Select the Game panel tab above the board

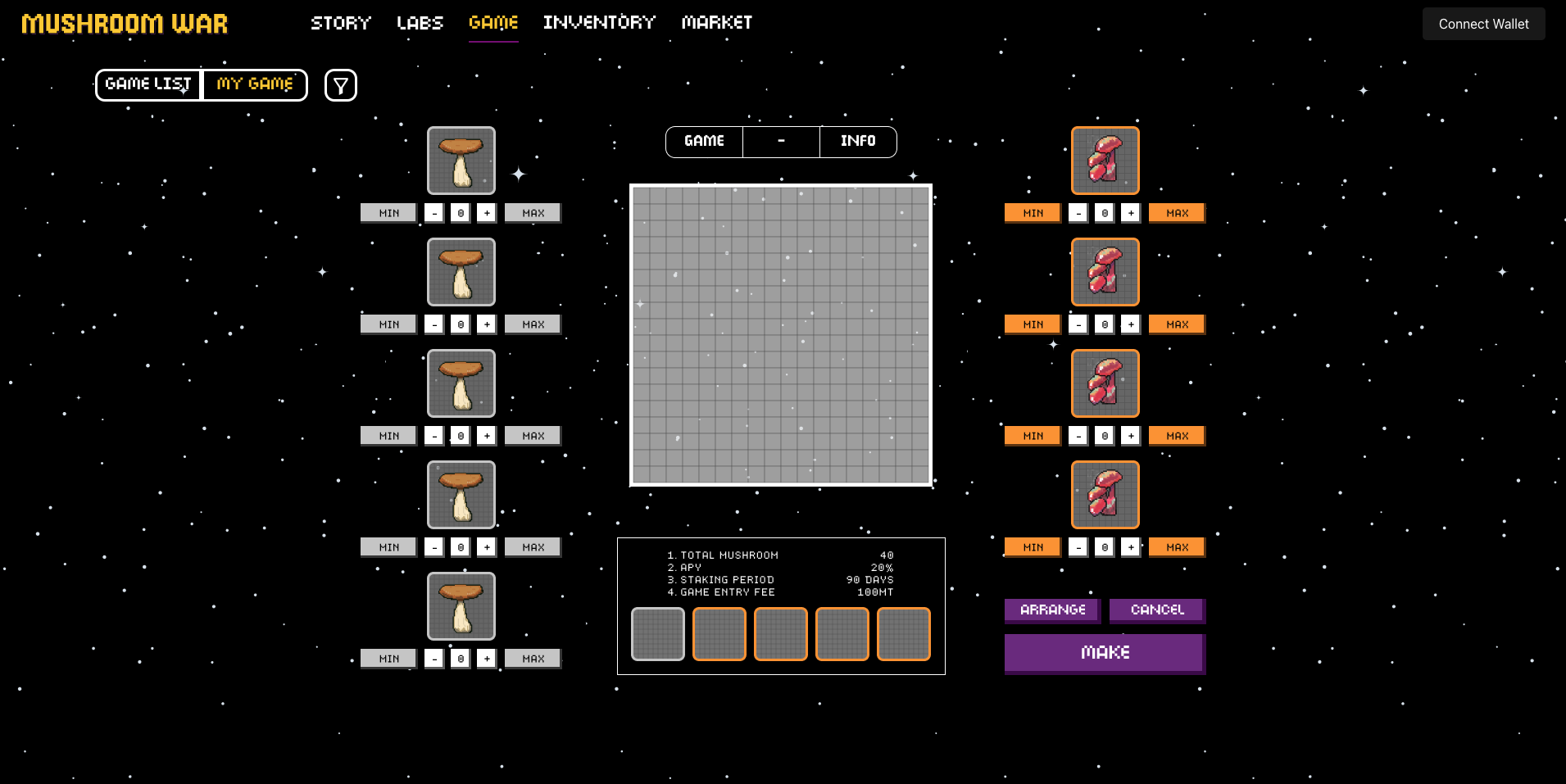(x=704, y=141)
